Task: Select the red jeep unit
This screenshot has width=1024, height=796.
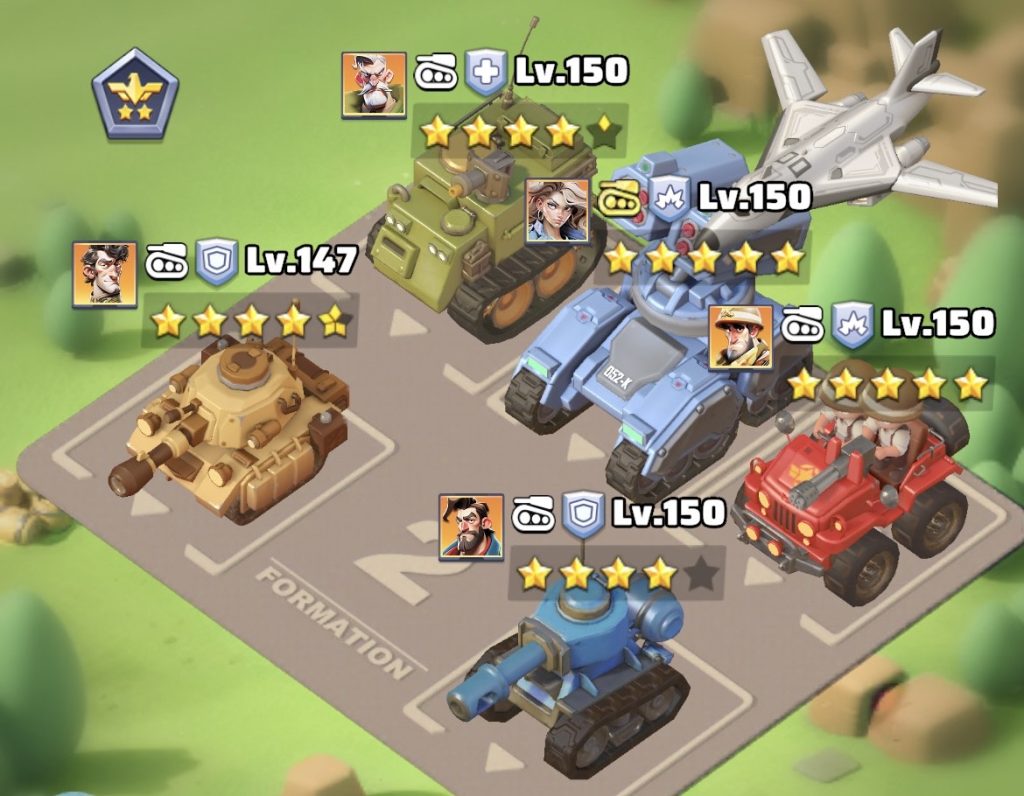Action: tap(850, 500)
